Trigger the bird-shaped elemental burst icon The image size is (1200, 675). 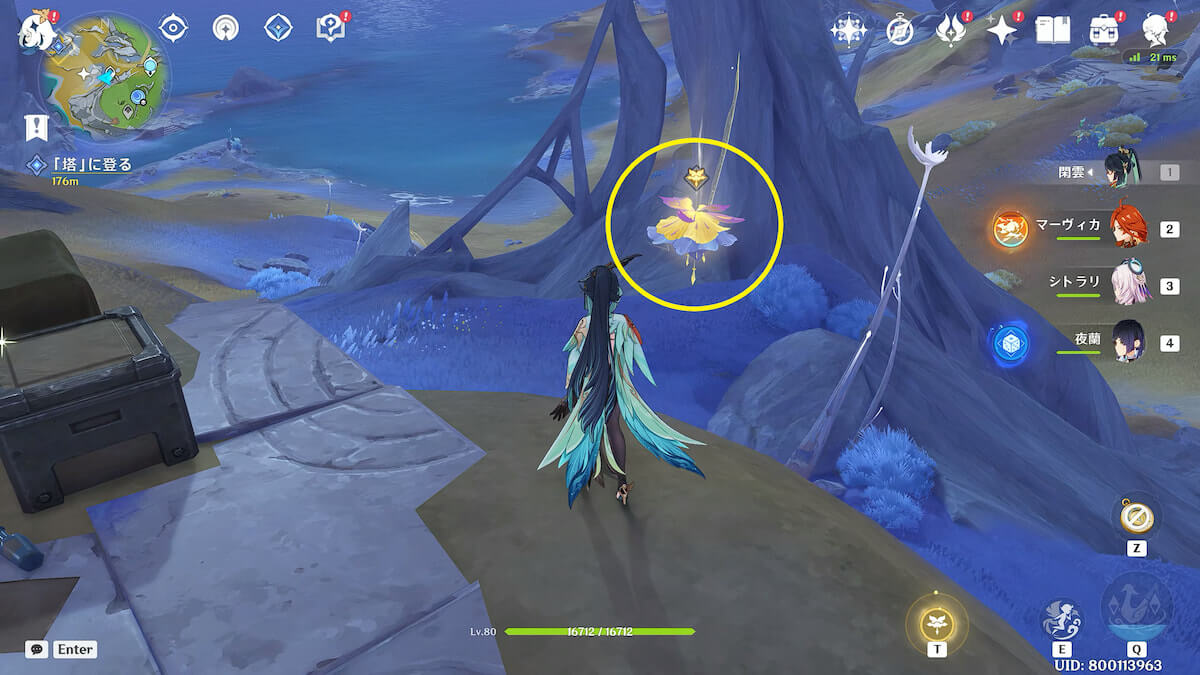click(1136, 608)
